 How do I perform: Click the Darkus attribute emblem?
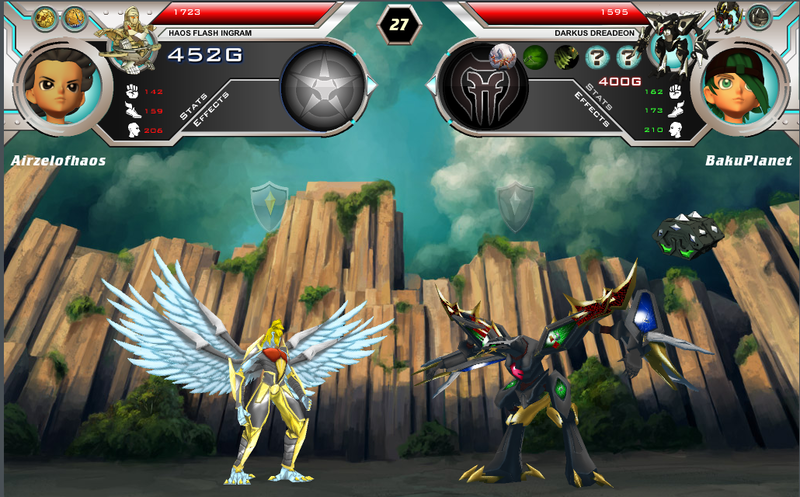point(484,87)
